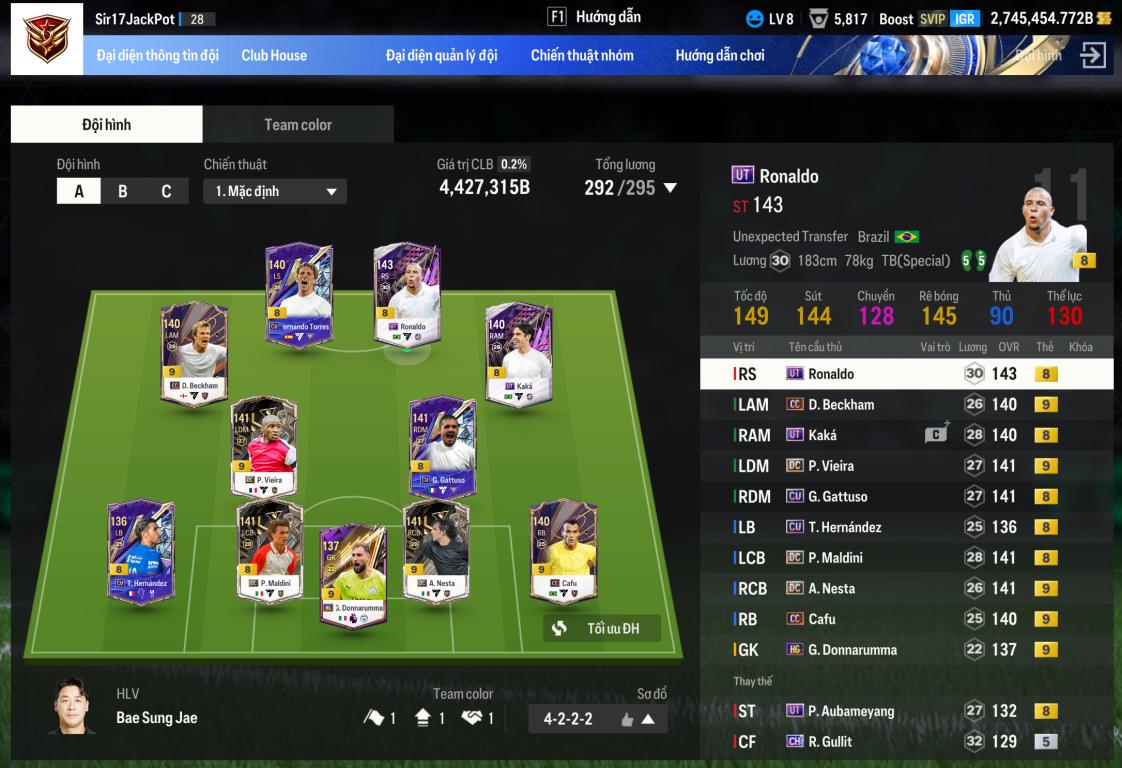
Task: Select squad C
Action: tap(166, 191)
